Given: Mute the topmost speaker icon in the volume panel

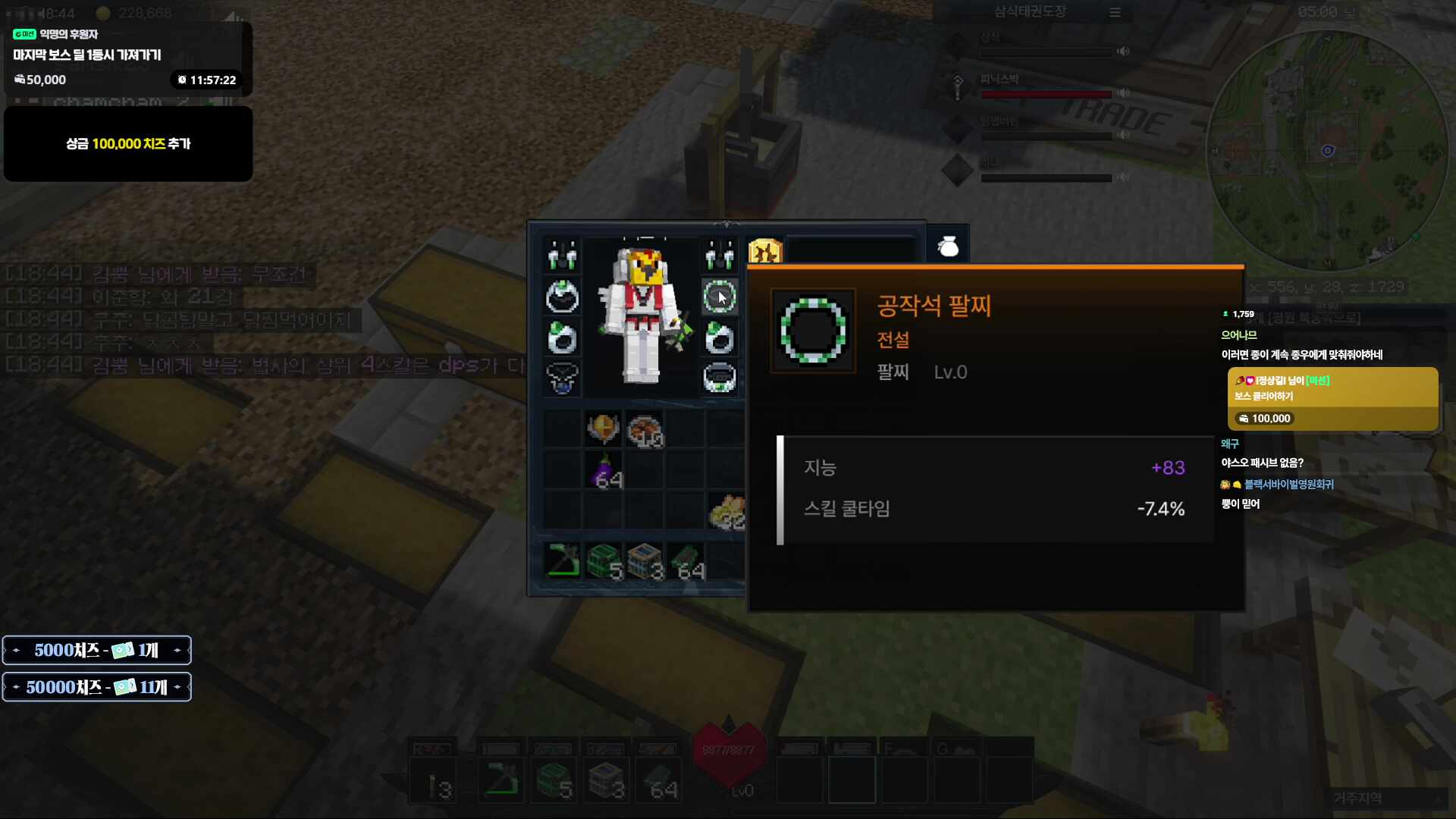Looking at the screenshot, I should click(x=1122, y=52).
